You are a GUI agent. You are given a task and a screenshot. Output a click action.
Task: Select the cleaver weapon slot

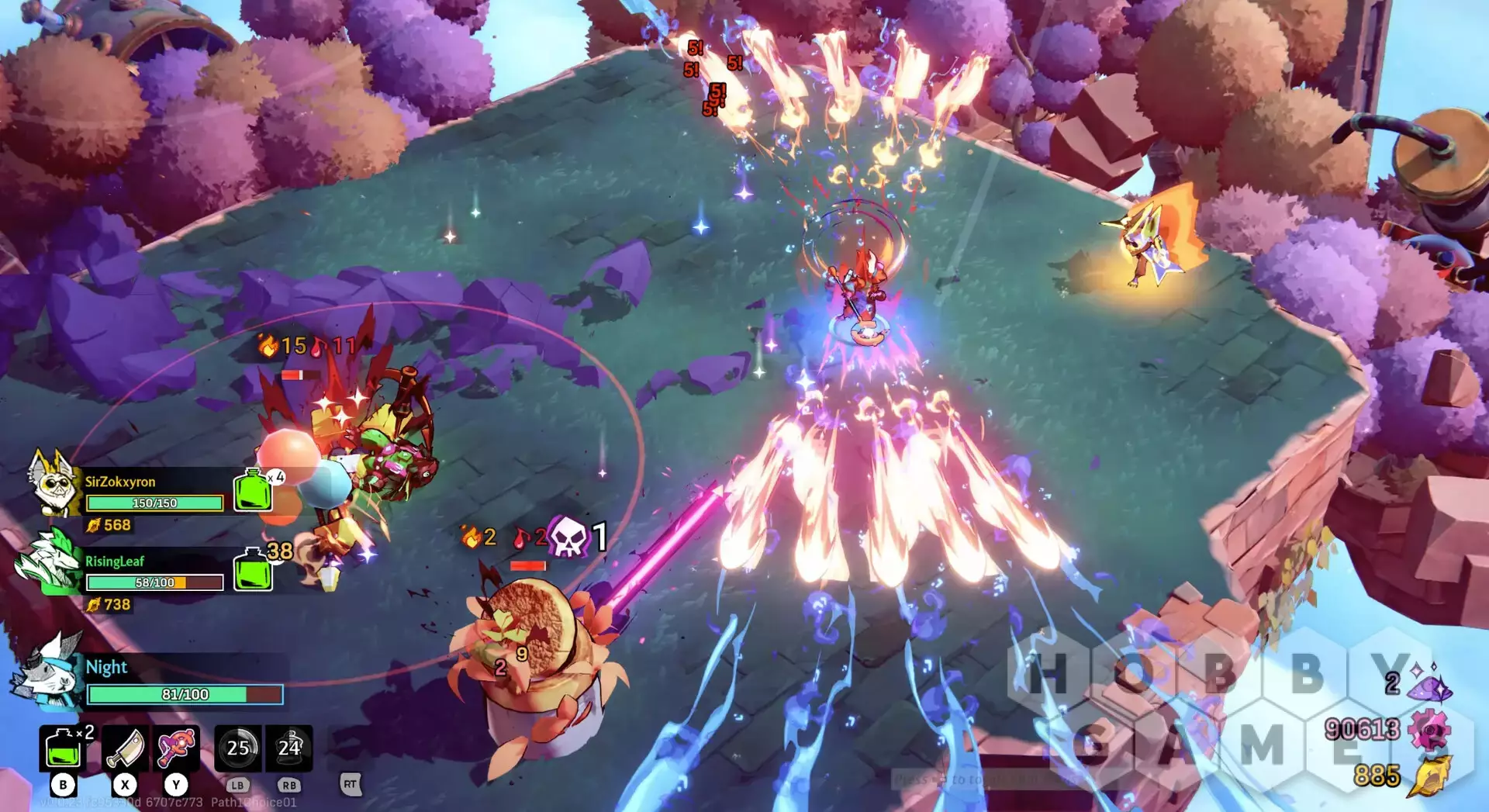[125, 749]
